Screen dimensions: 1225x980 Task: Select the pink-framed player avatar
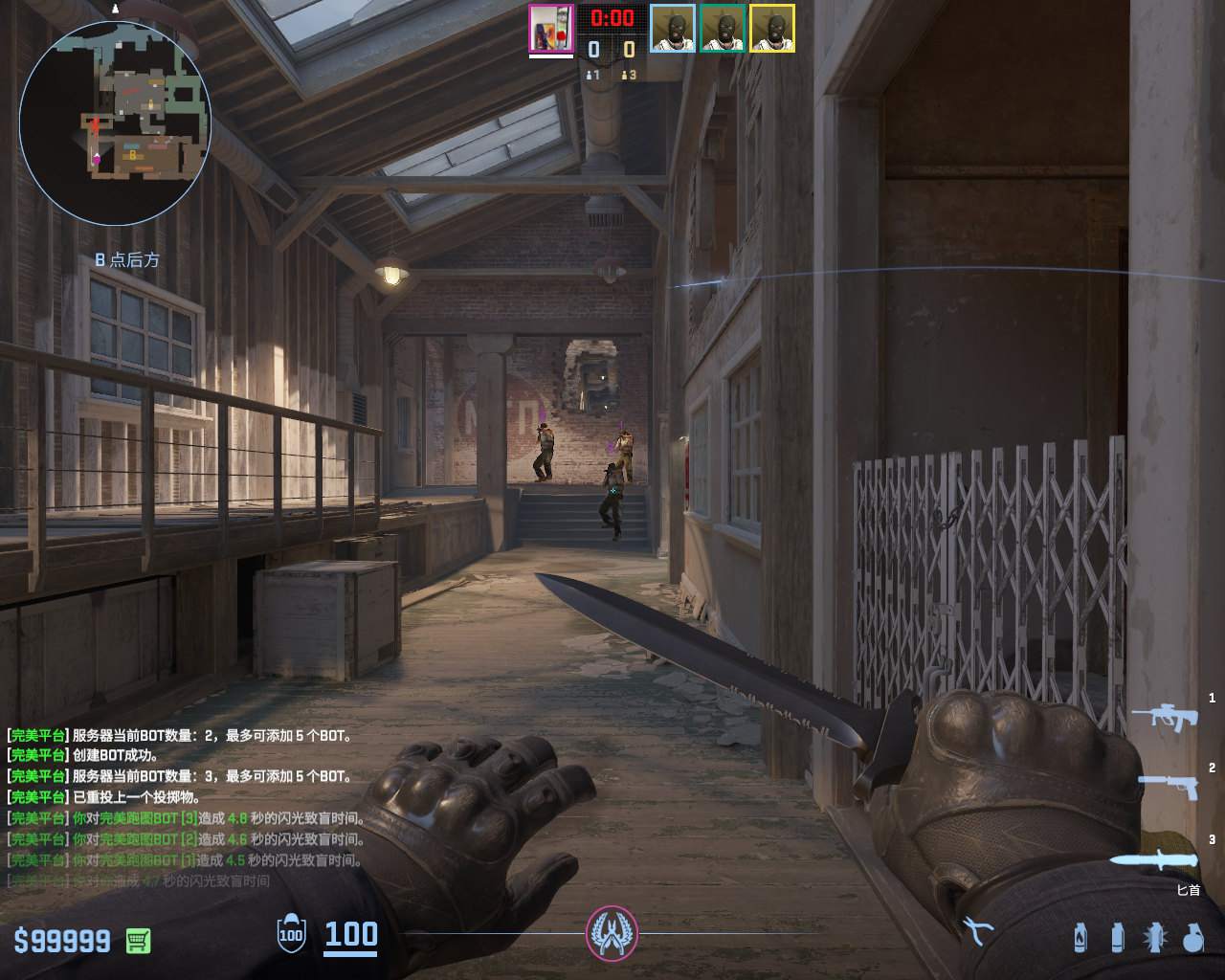551,29
